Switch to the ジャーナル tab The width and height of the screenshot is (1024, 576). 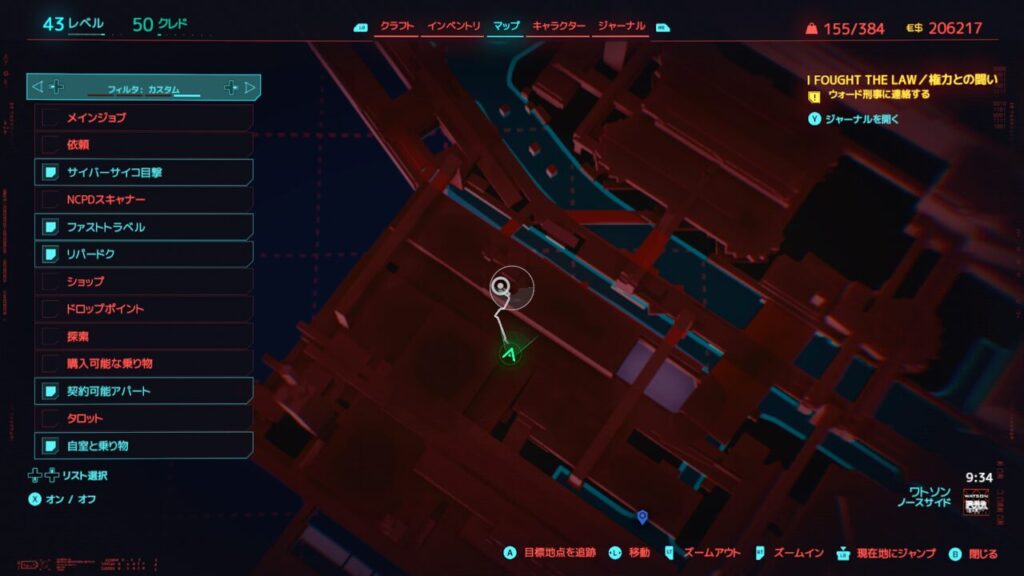click(621, 26)
